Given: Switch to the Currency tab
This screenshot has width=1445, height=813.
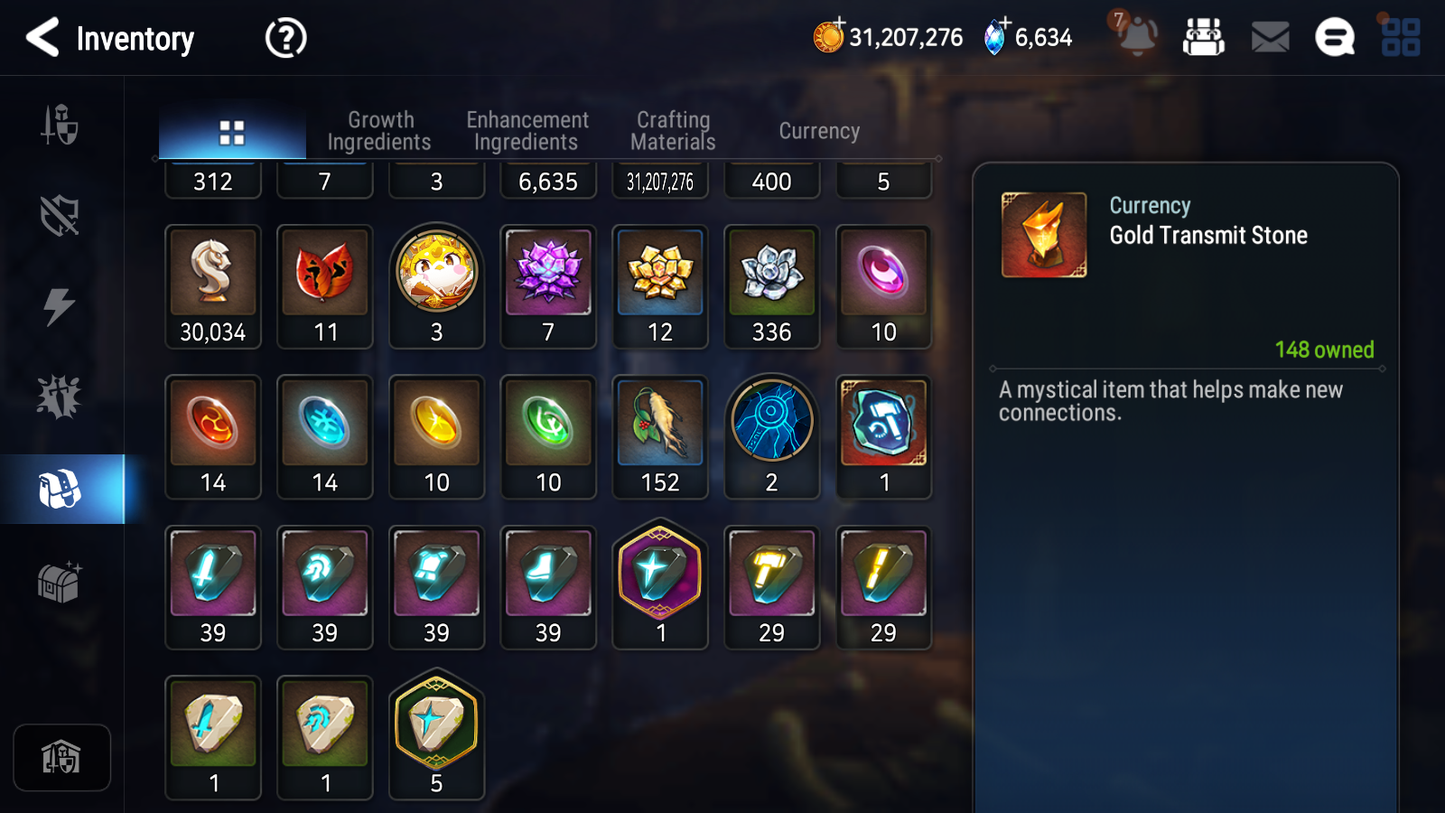Looking at the screenshot, I should pyautogui.click(x=818, y=131).
